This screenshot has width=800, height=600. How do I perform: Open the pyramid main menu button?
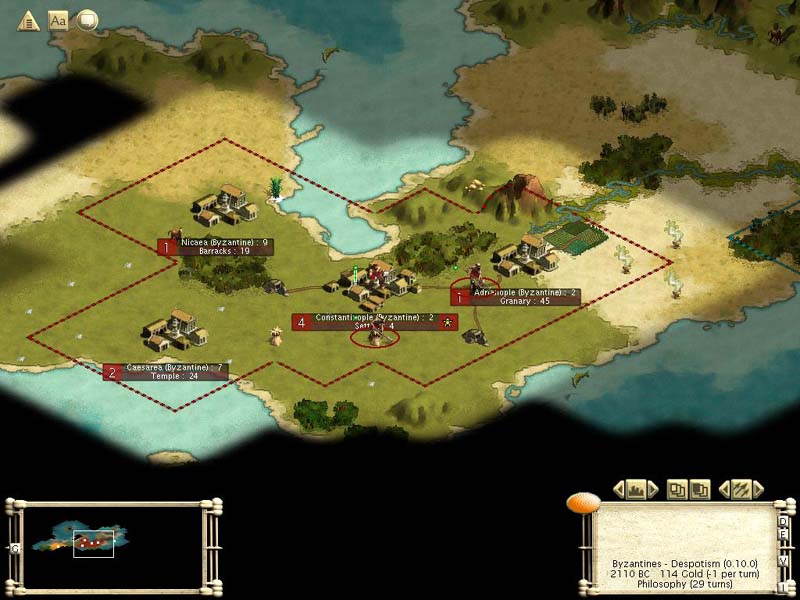[28, 20]
